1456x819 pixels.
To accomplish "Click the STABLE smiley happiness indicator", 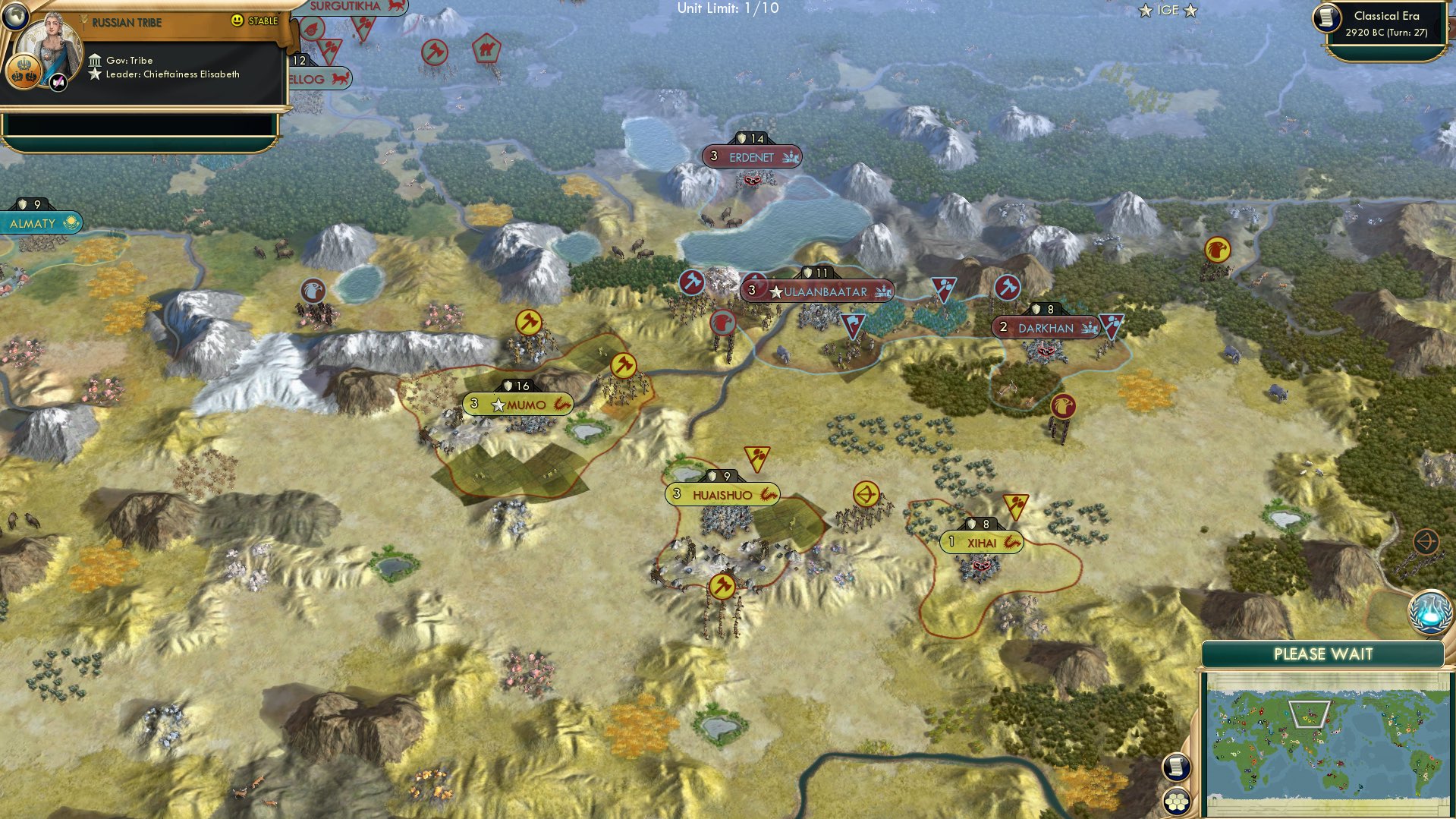I will click(x=237, y=21).
